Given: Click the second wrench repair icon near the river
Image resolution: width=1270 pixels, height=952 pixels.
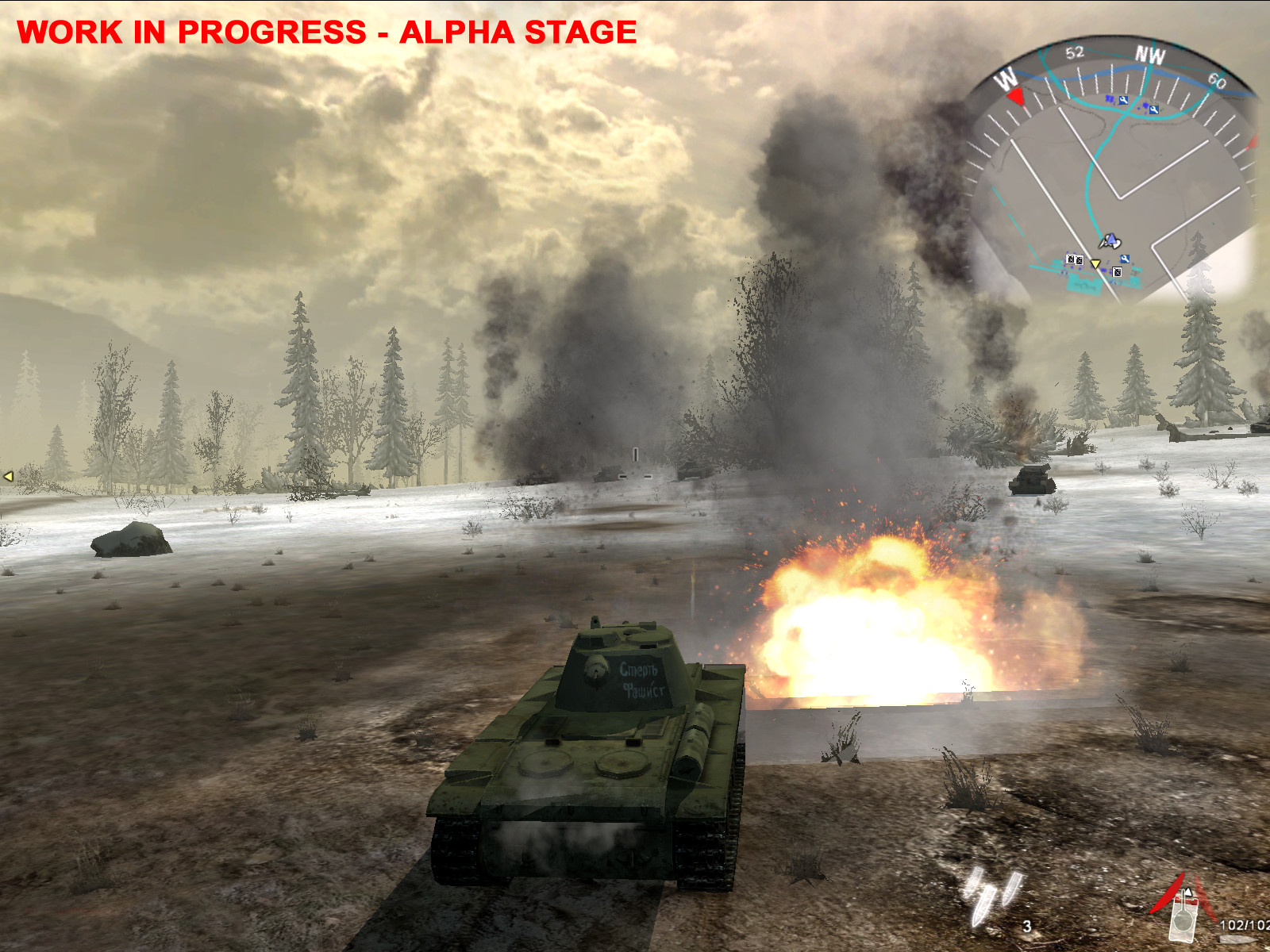Looking at the screenshot, I should click(1153, 109).
